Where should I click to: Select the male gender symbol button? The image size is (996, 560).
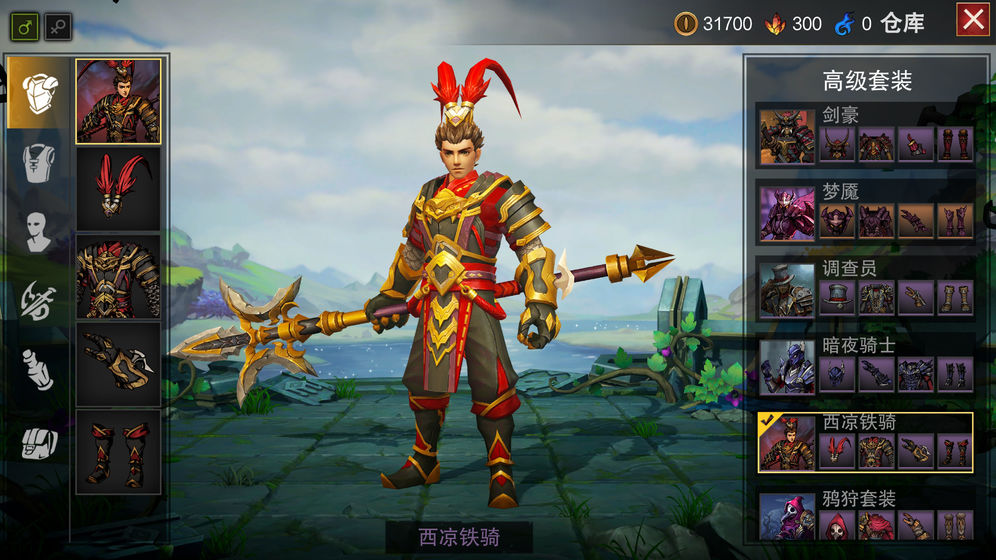(x=25, y=26)
